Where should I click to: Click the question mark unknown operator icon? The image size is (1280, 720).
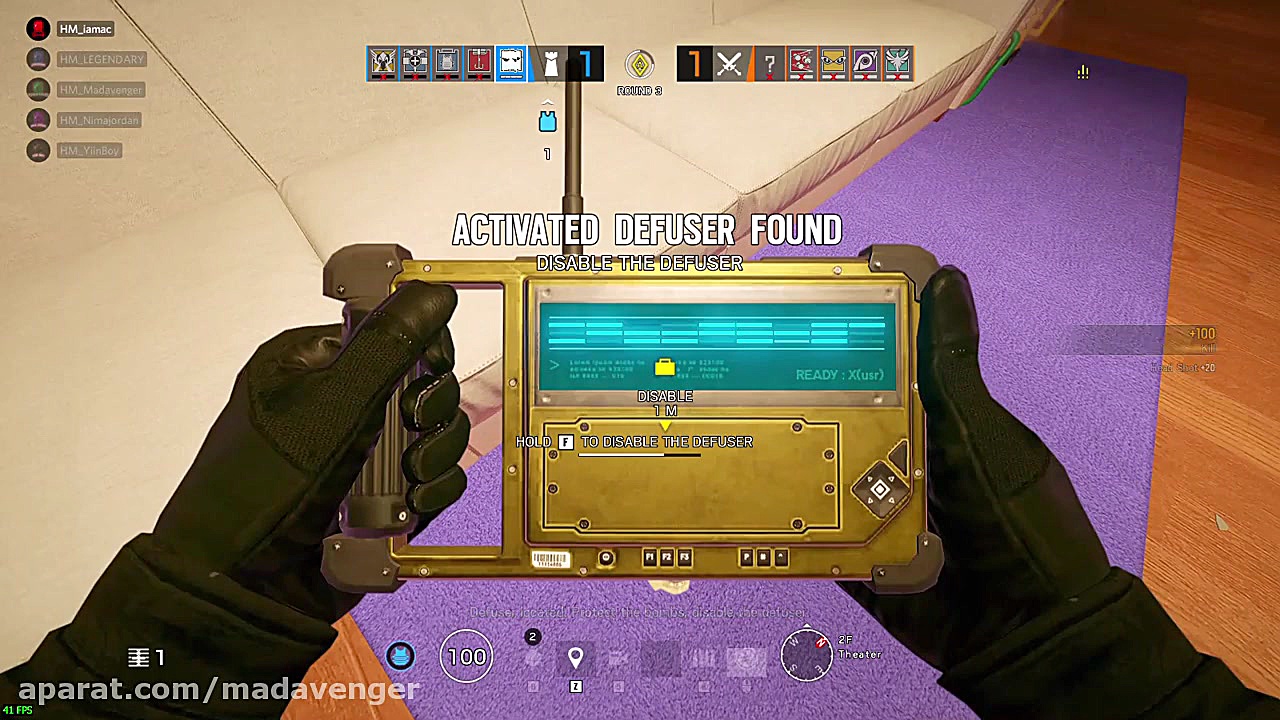click(769, 63)
